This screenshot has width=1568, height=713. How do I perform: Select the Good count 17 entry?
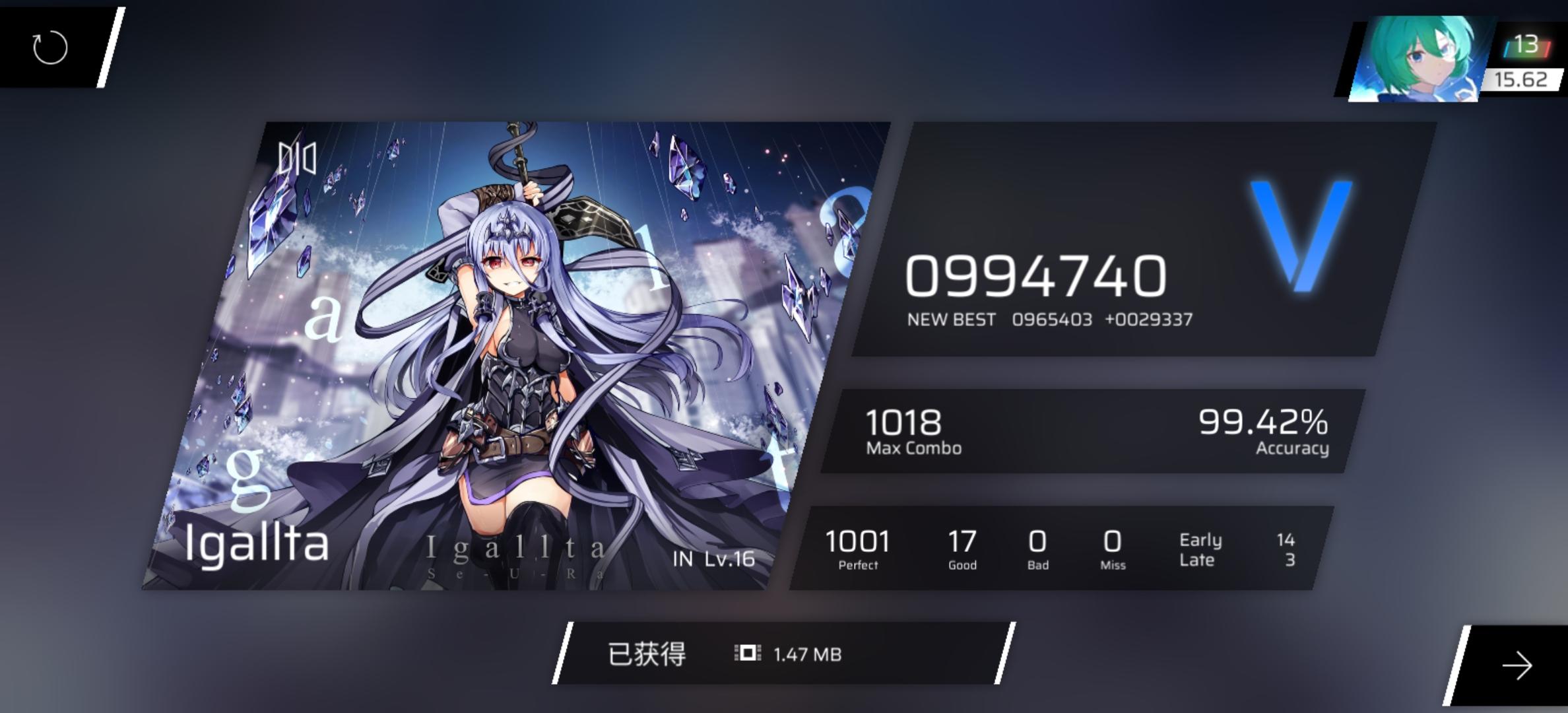pos(962,548)
